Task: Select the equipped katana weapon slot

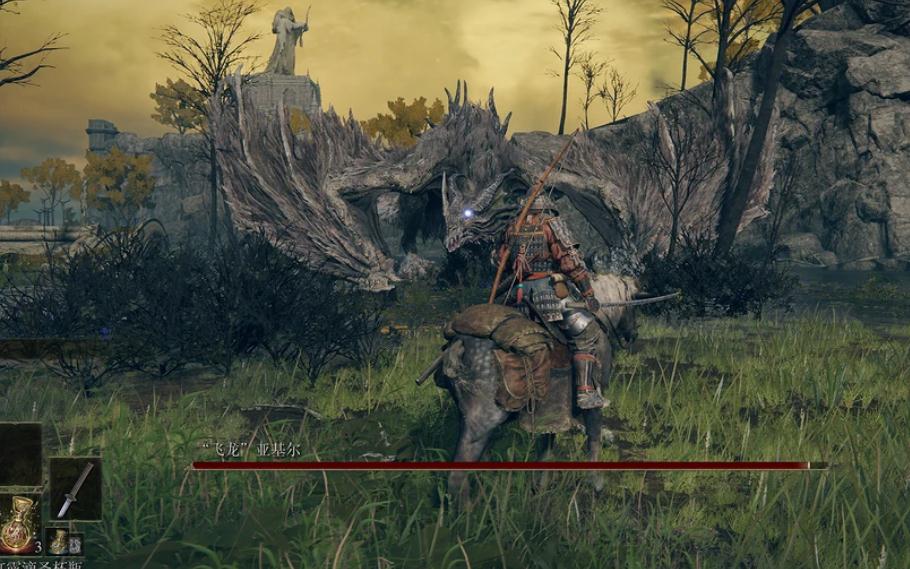Action: coord(75,489)
